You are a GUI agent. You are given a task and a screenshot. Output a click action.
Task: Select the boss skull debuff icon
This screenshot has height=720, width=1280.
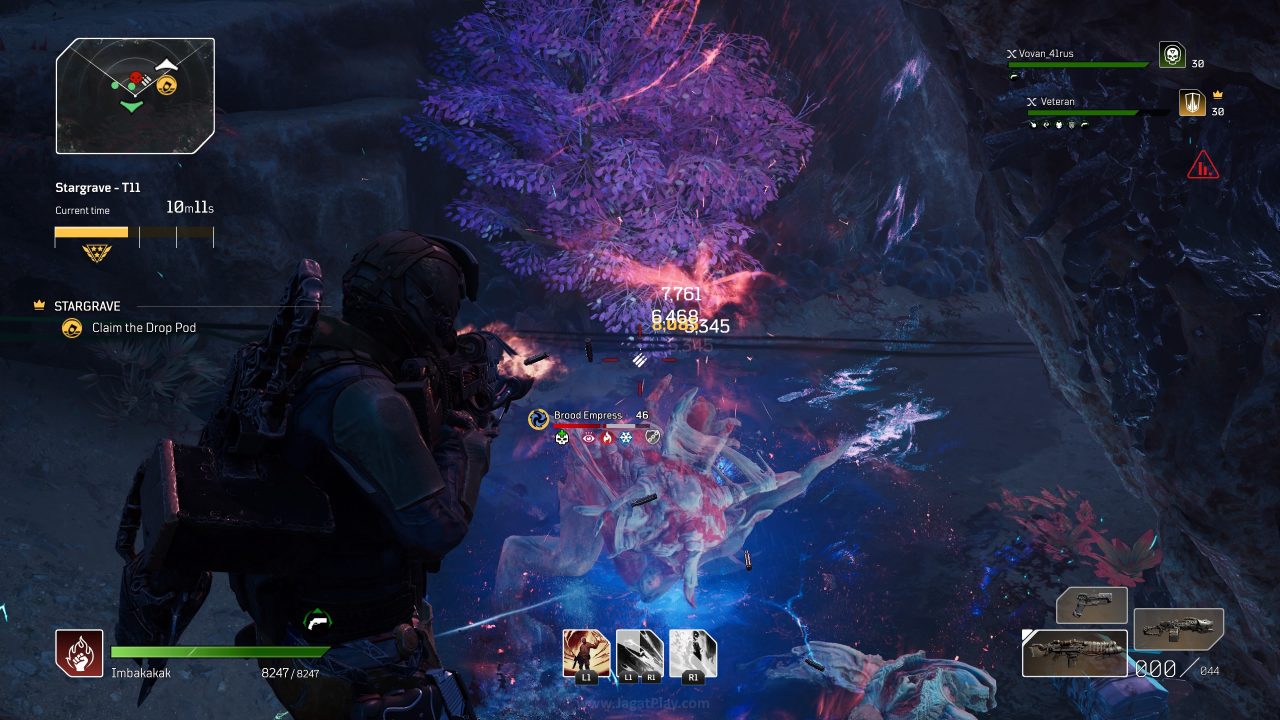point(561,438)
